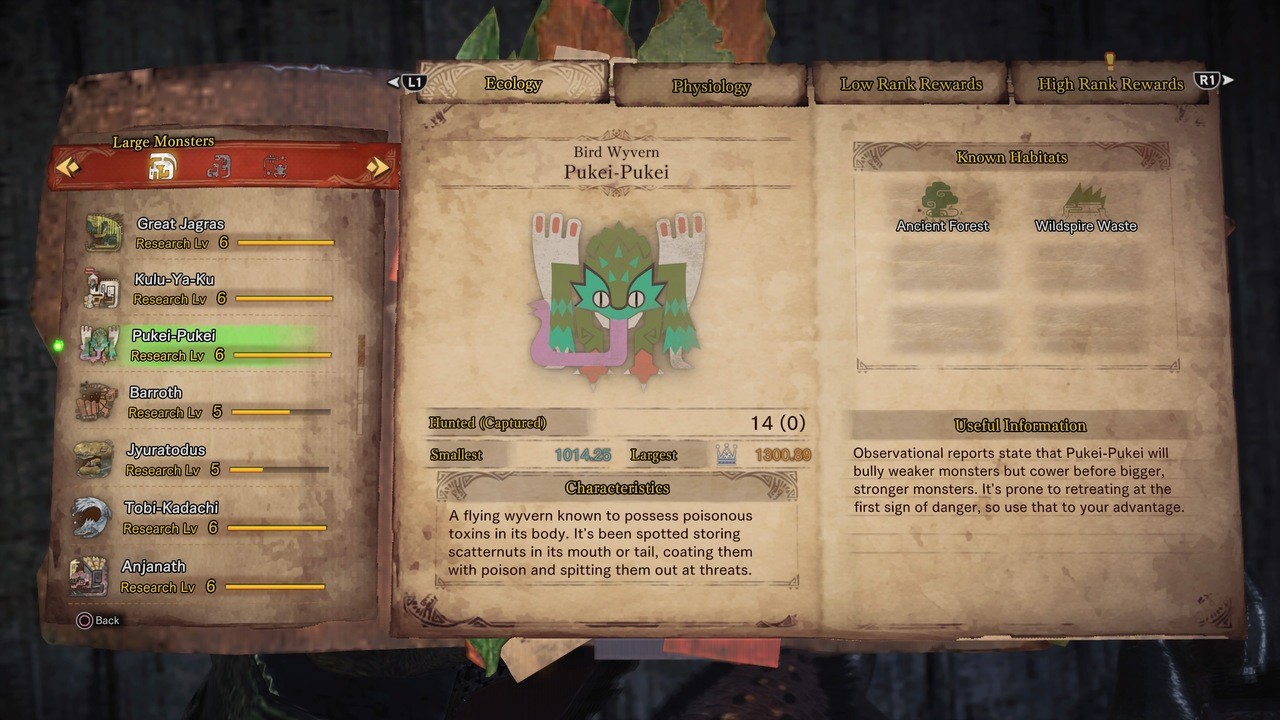
Task: Switch to the Ecology tab
Action: (x=513, y=84)
